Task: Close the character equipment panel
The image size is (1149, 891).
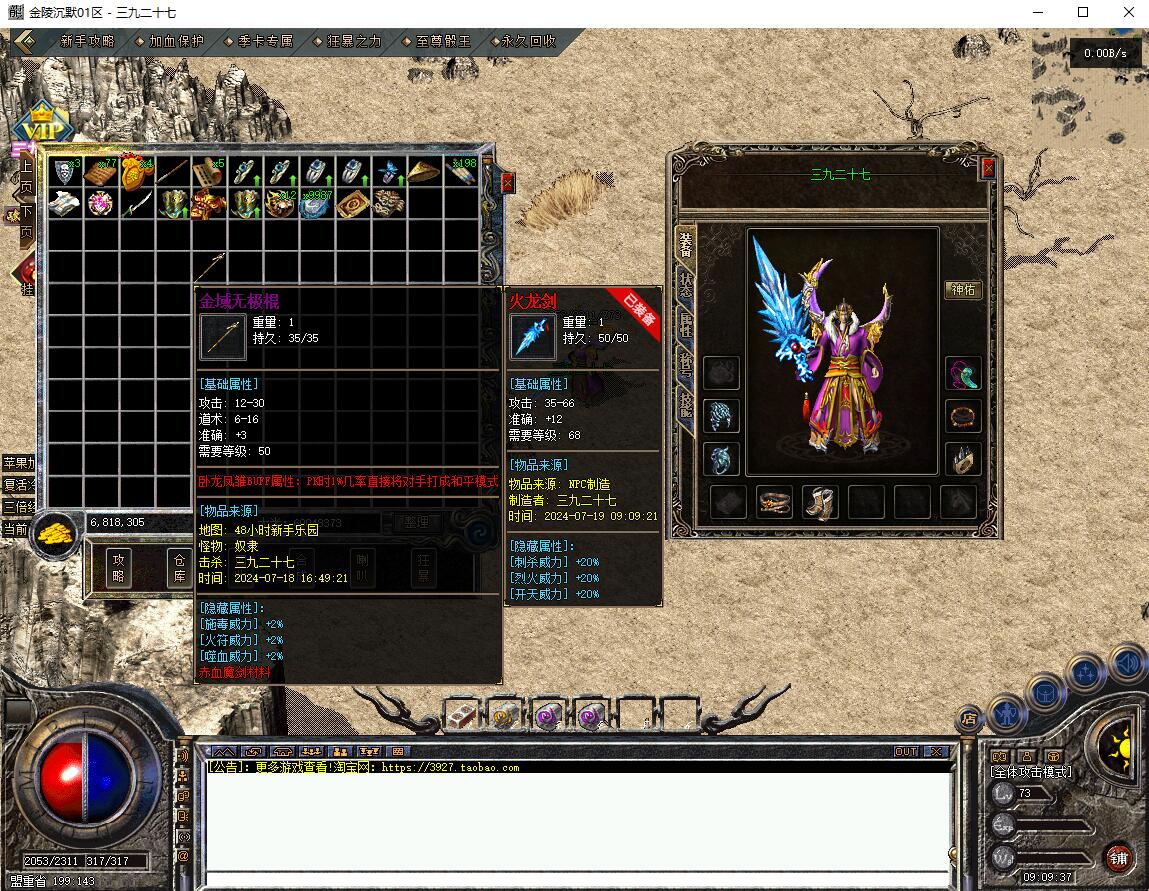Action: (988, 168)
